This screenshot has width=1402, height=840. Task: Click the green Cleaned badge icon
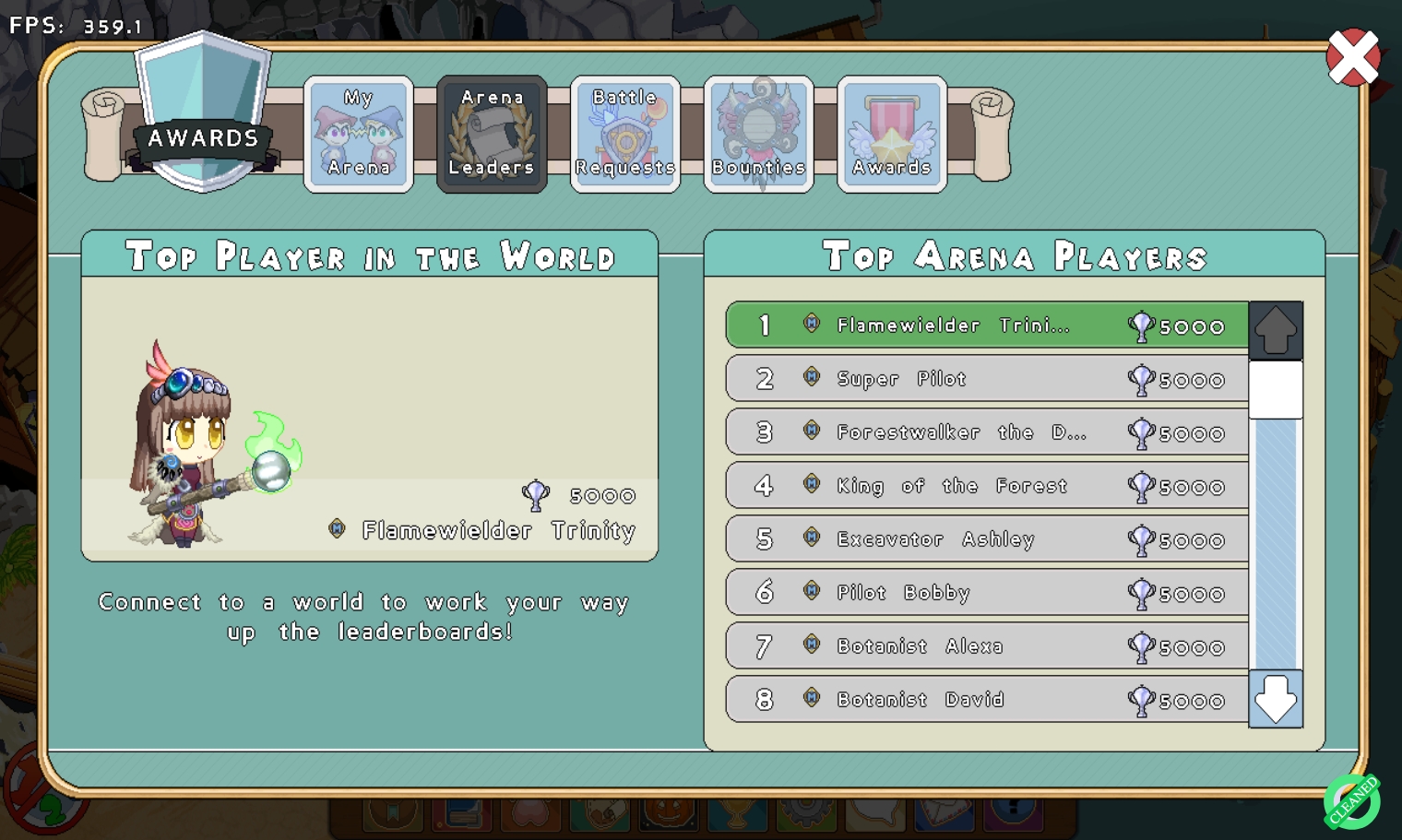[x=1352, y=800]
